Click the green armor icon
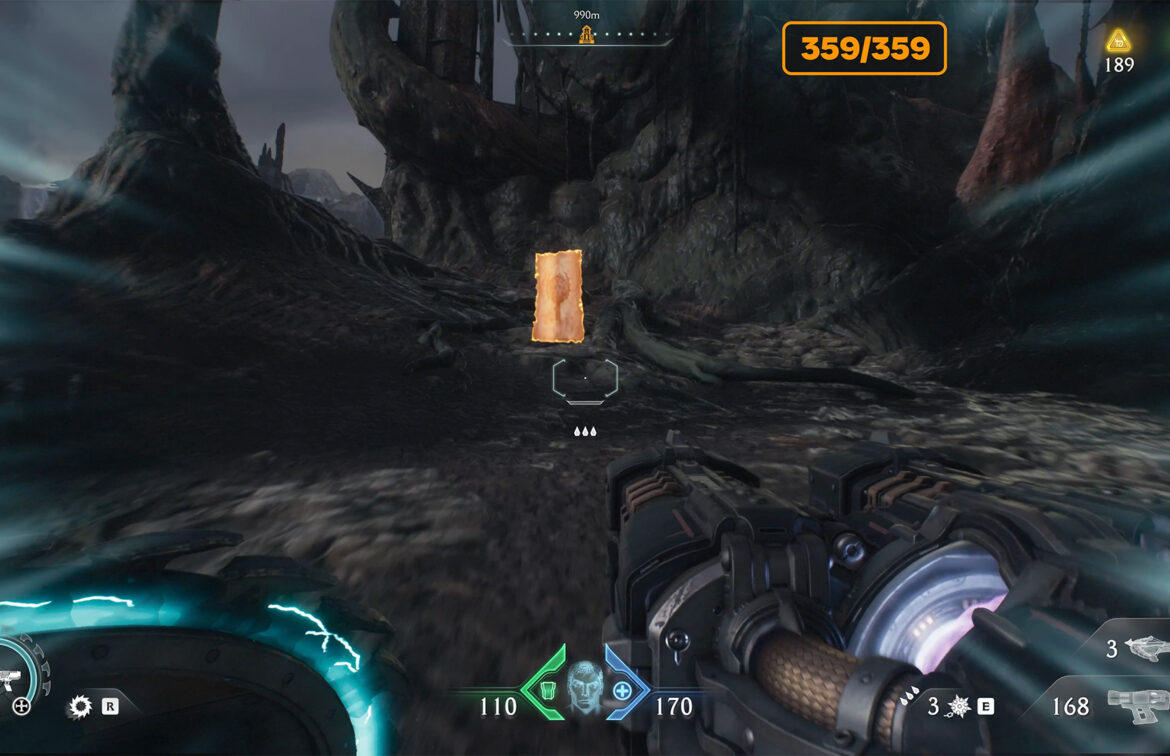This screenshot has height=756, width=1170. [x=548, y=689]
